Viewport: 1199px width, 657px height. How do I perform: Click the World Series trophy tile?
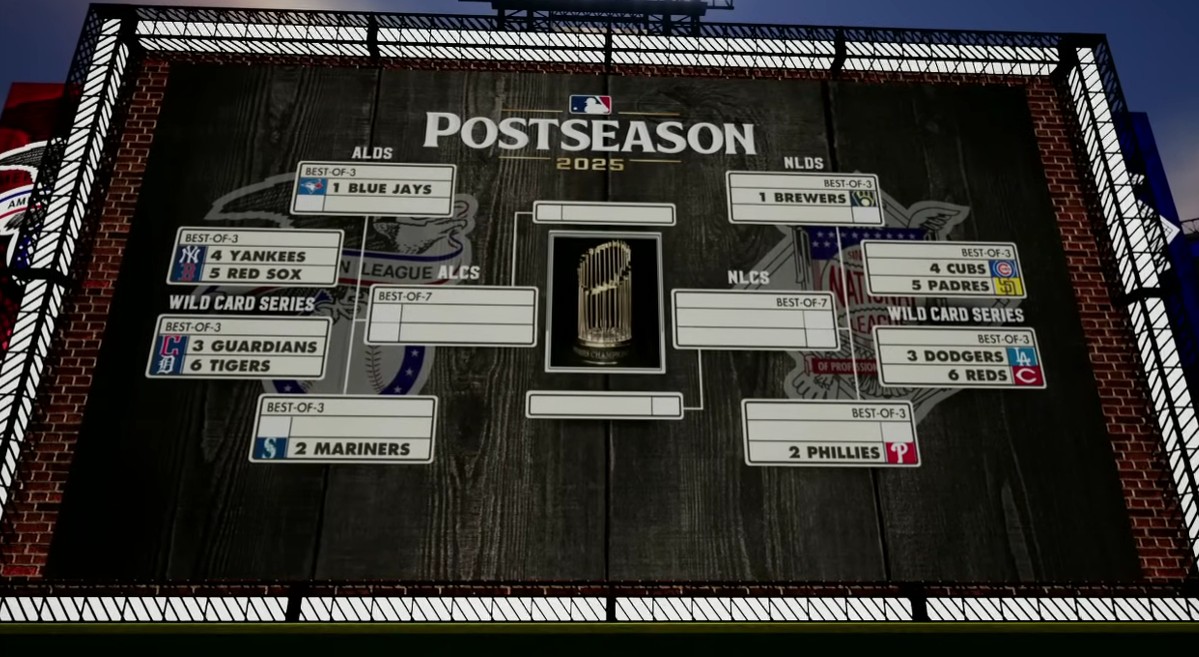point(605,302)
